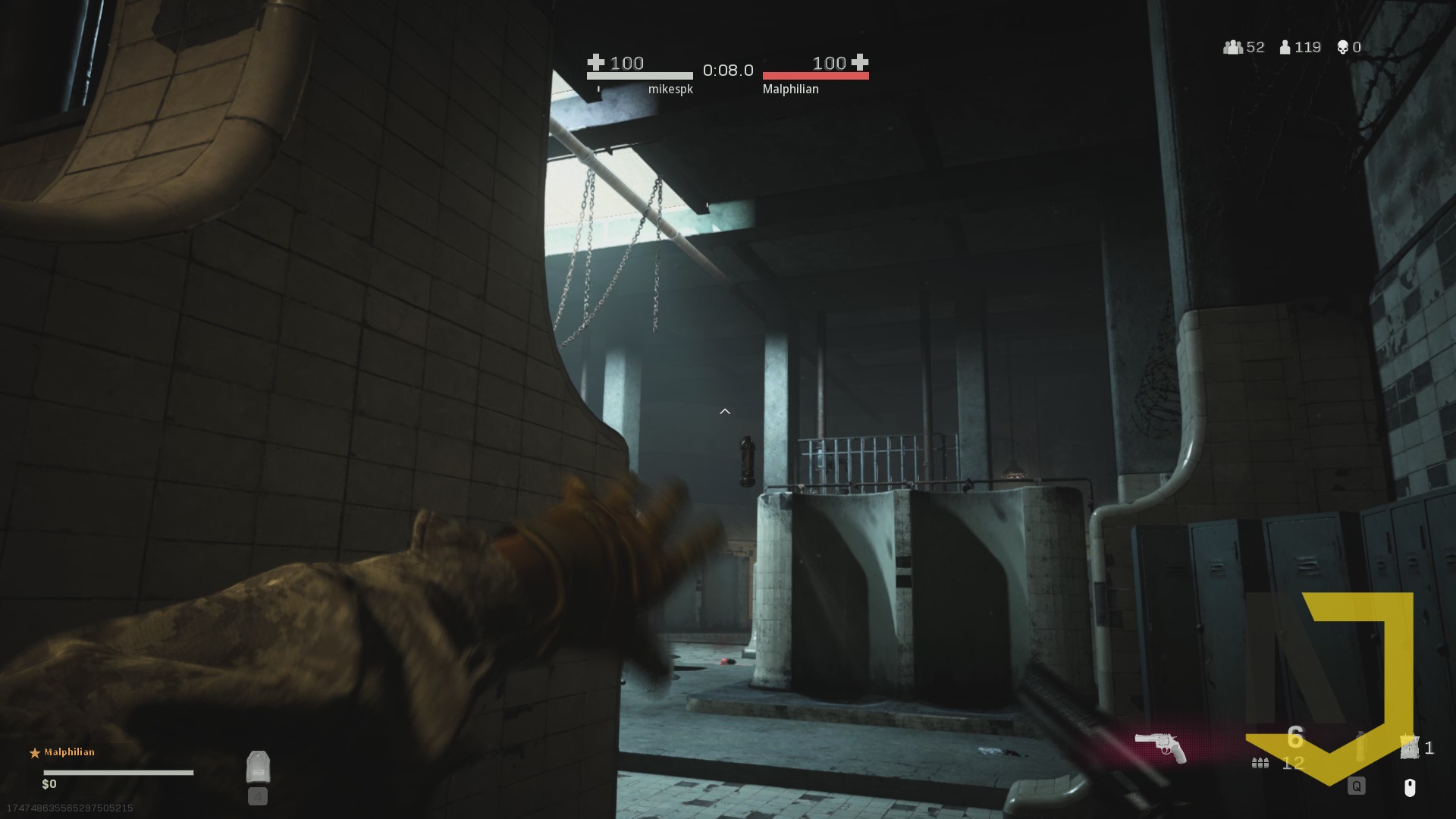This screenshot has width=1456, height=819.
Task: Click mikespk's white health bar
Action: (641, 76)
